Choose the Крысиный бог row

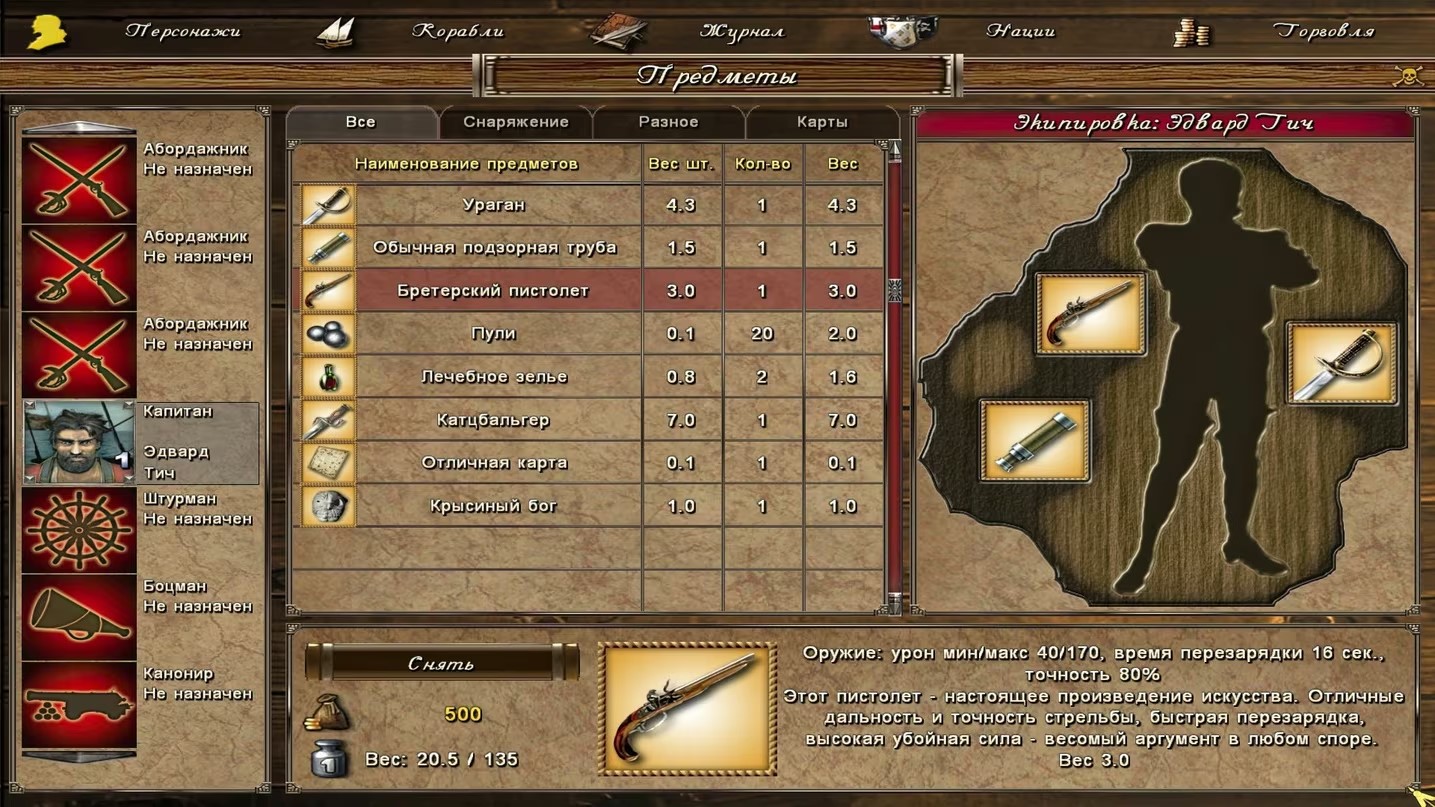coord(494,506)
